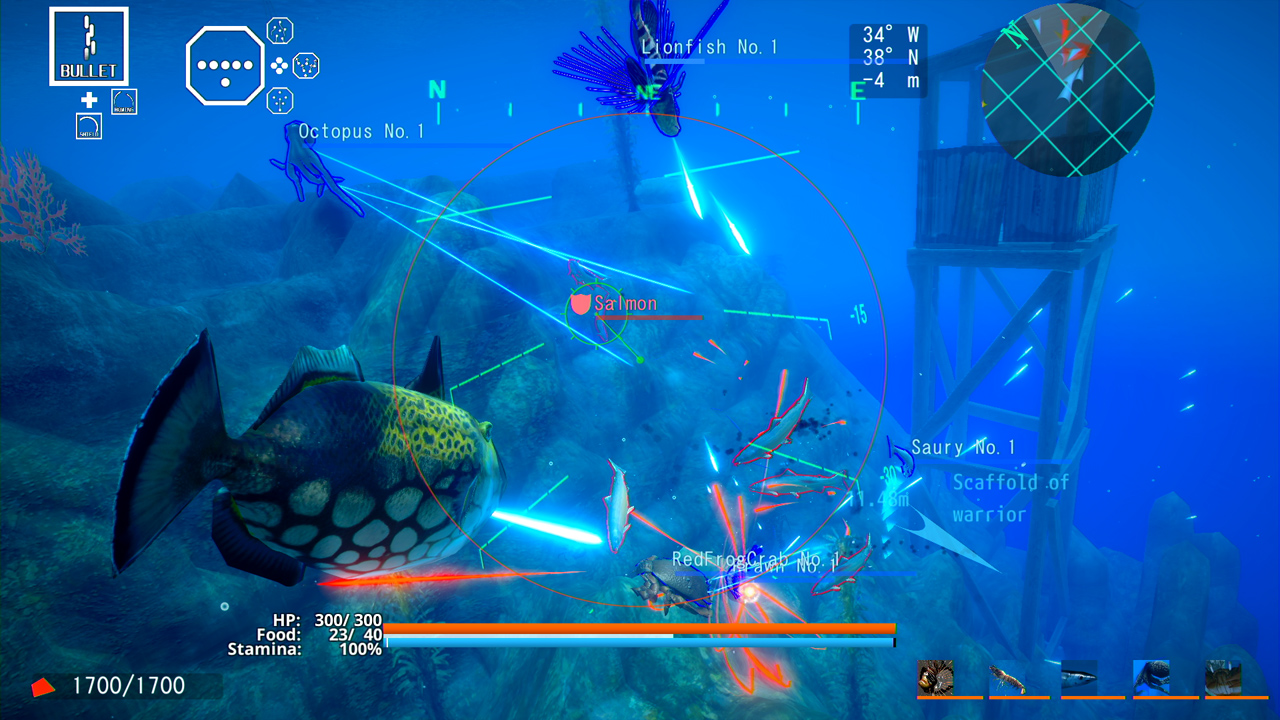Click the Salmon target label

pos(628,303)
